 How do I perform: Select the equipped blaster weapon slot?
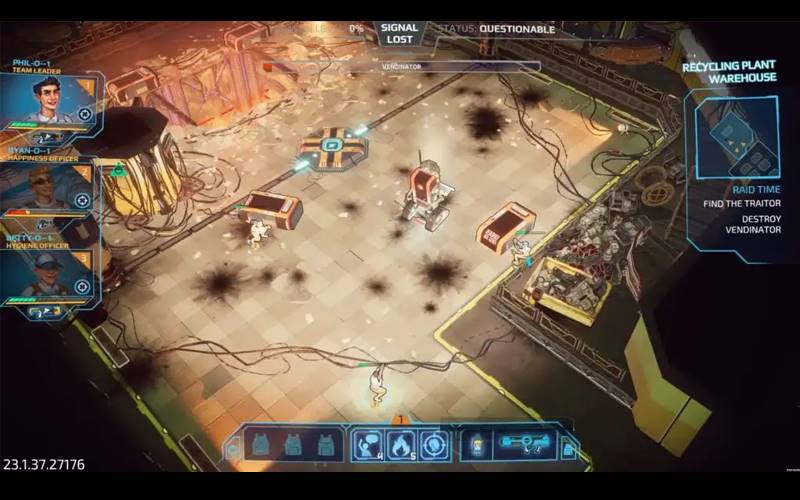click(x=525, y=443)
